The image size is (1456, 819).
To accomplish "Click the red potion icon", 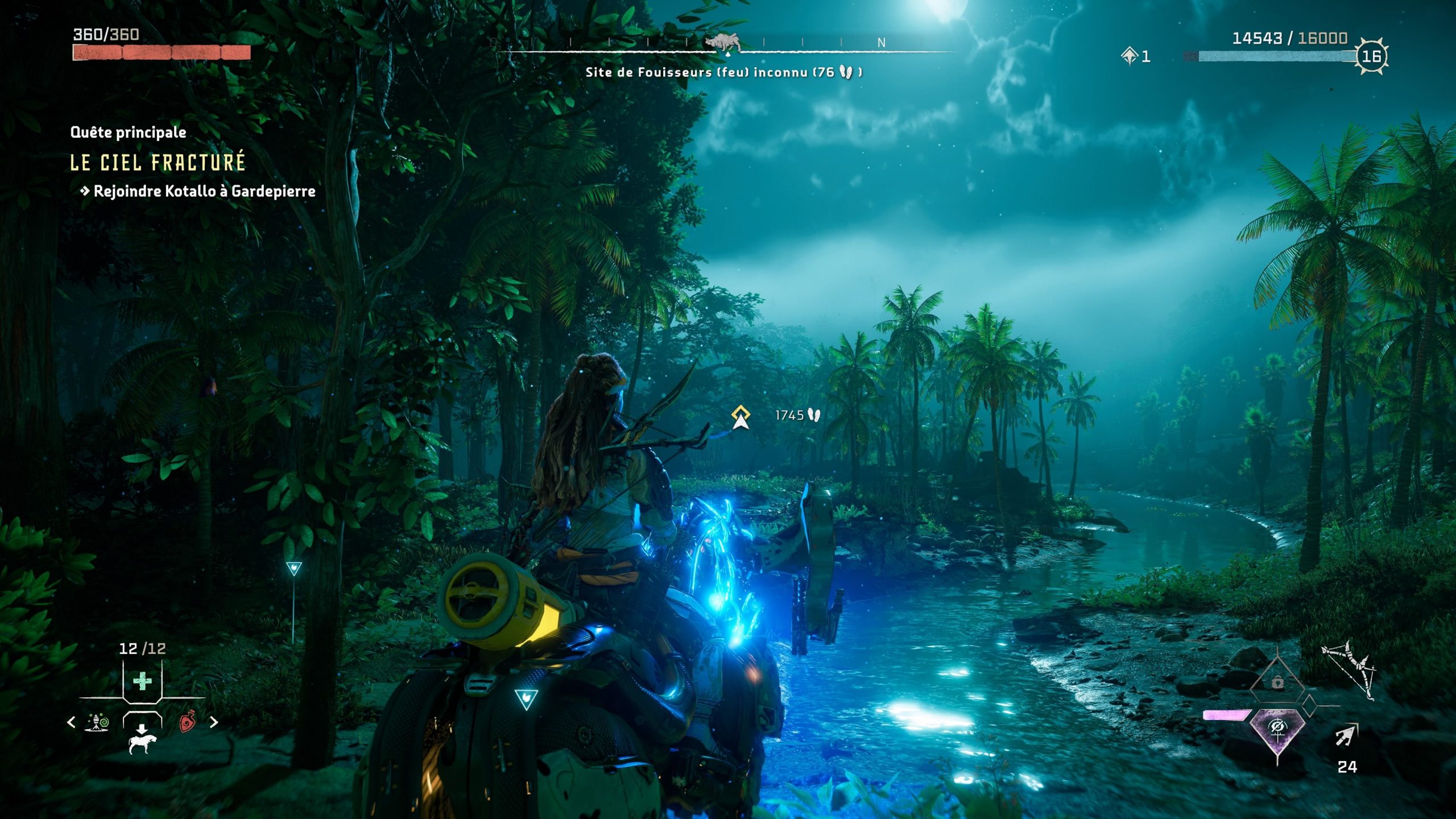I will tap(187, 723).
